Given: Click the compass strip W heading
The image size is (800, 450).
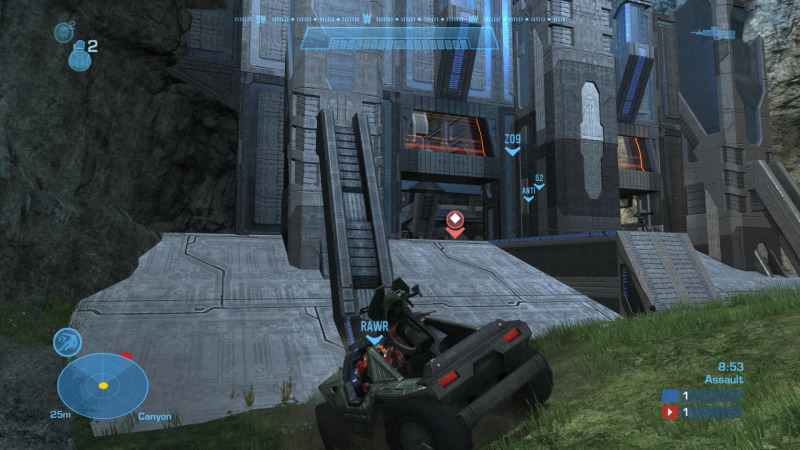Looking at the screenshot, I should click(367, 18).
